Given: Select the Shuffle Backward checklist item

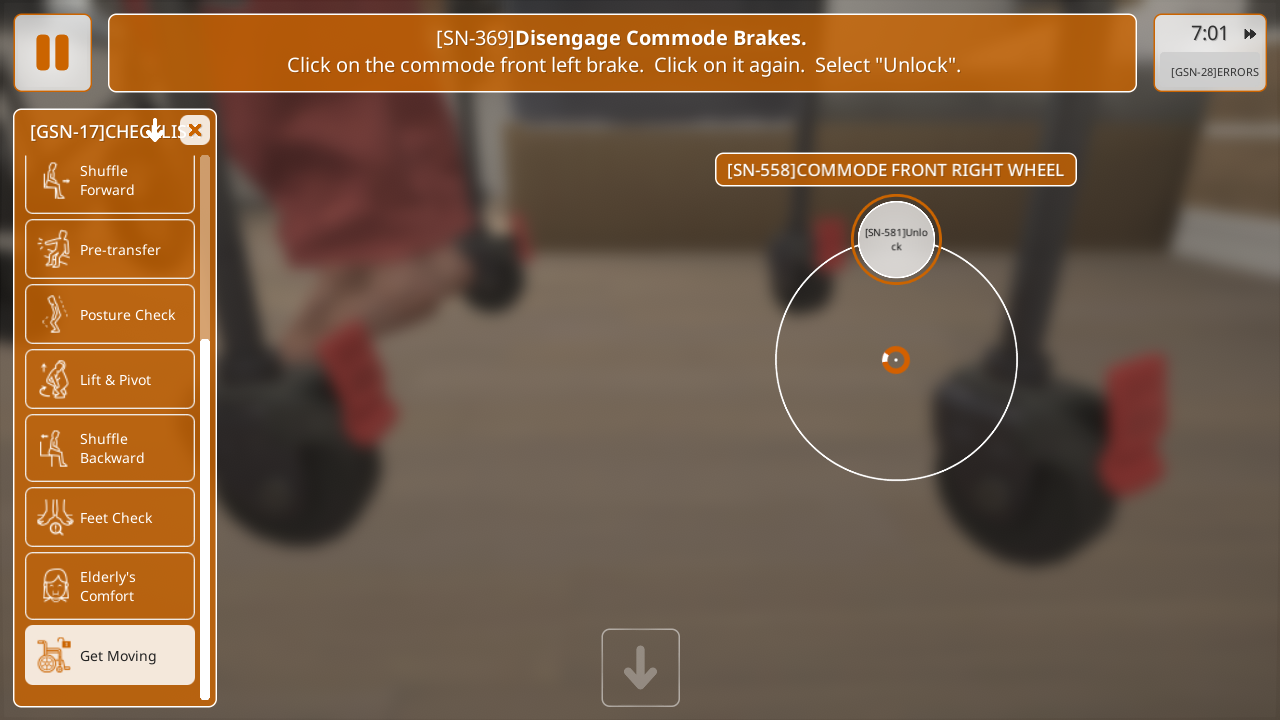Looking at the screenshot, I should (x=110, y=448).
